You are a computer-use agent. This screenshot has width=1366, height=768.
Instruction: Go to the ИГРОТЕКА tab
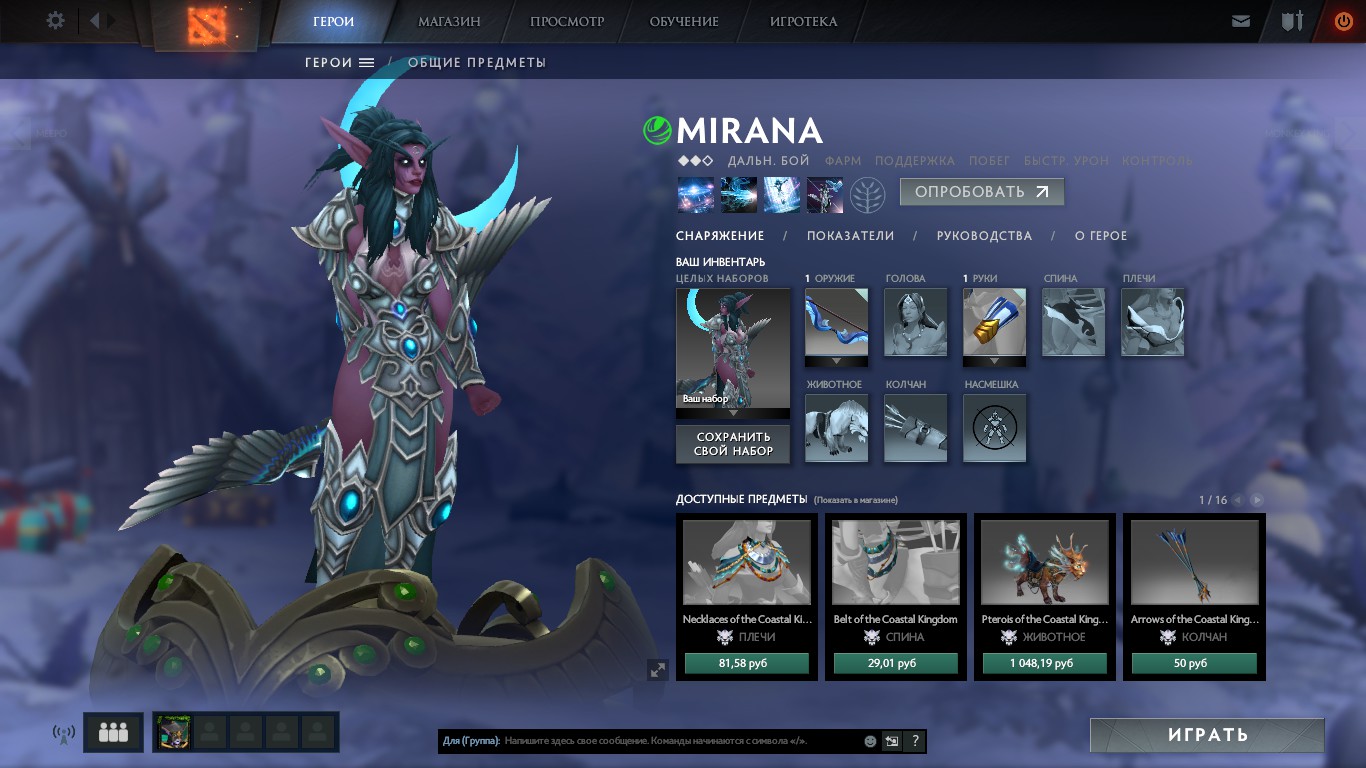[x=803, y=21]
